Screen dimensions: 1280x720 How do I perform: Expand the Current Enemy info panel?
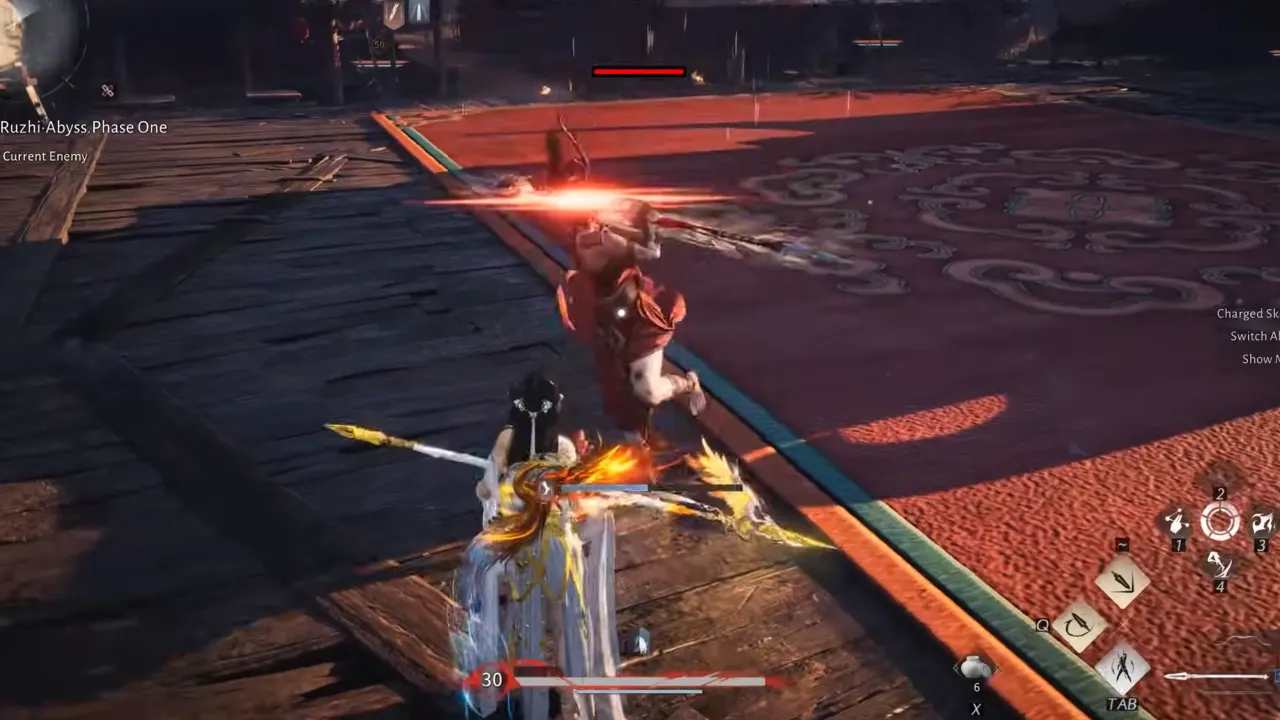coord(45,156)
